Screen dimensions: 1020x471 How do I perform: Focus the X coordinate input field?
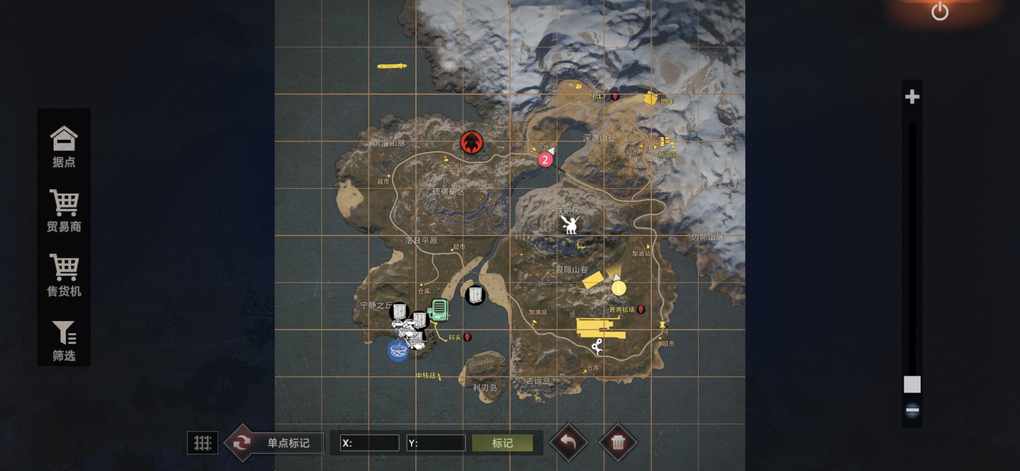[x=370, y=442]
